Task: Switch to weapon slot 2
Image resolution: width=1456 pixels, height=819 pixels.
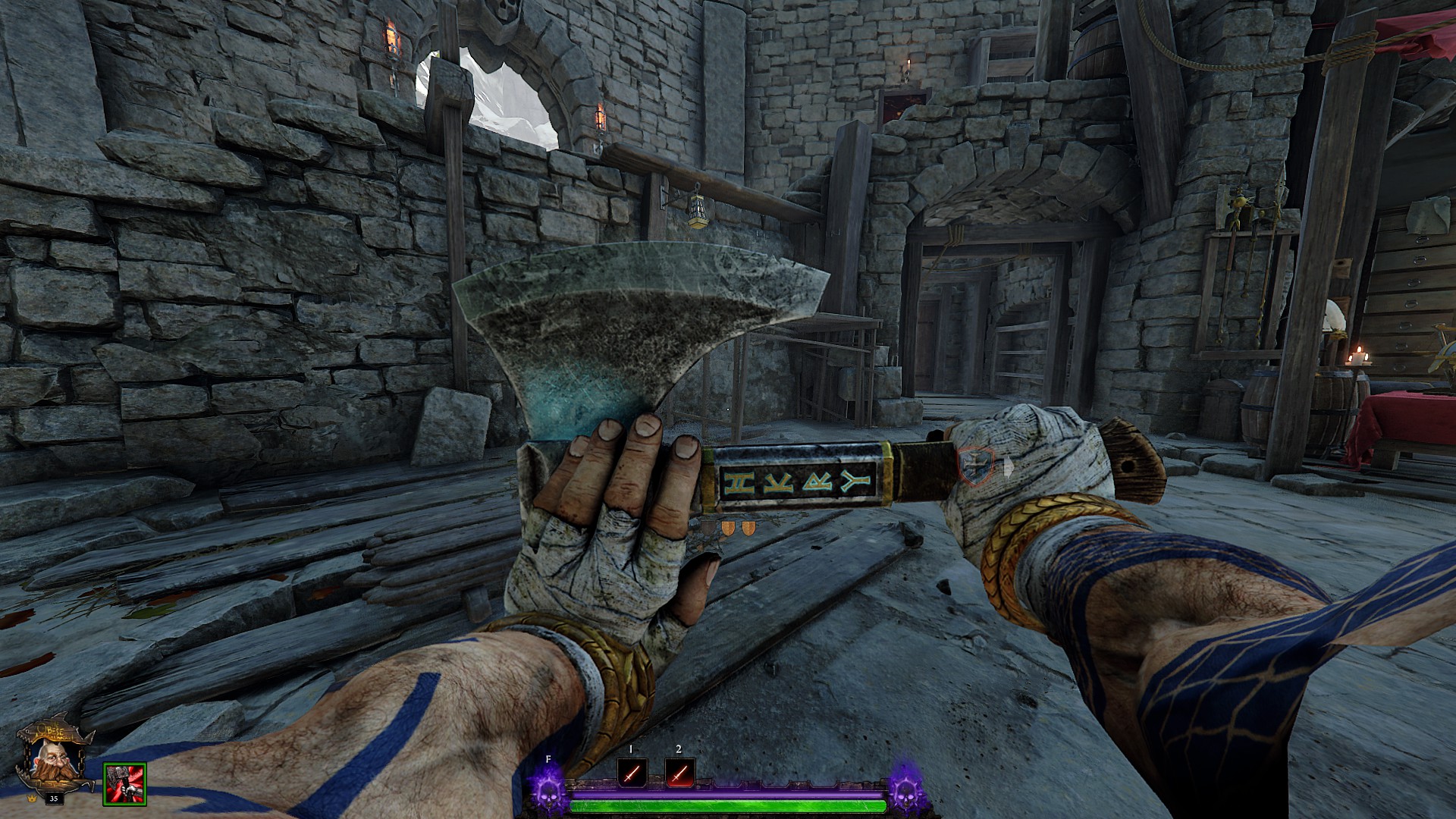Action: (679, 773)
